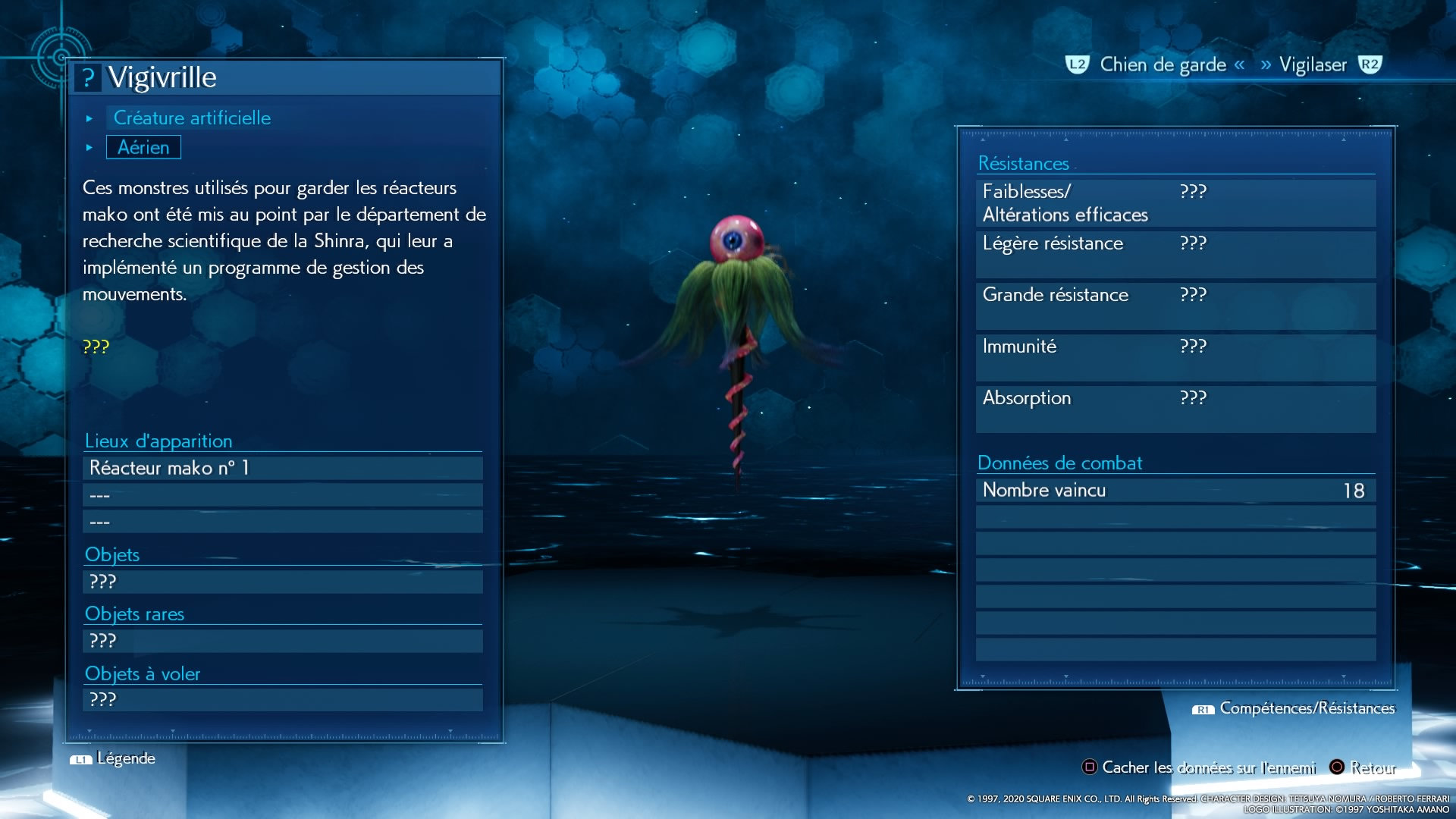Select the Immunité row
The height and width of the screenshot is (819, 1456).
click(1175, 358)
